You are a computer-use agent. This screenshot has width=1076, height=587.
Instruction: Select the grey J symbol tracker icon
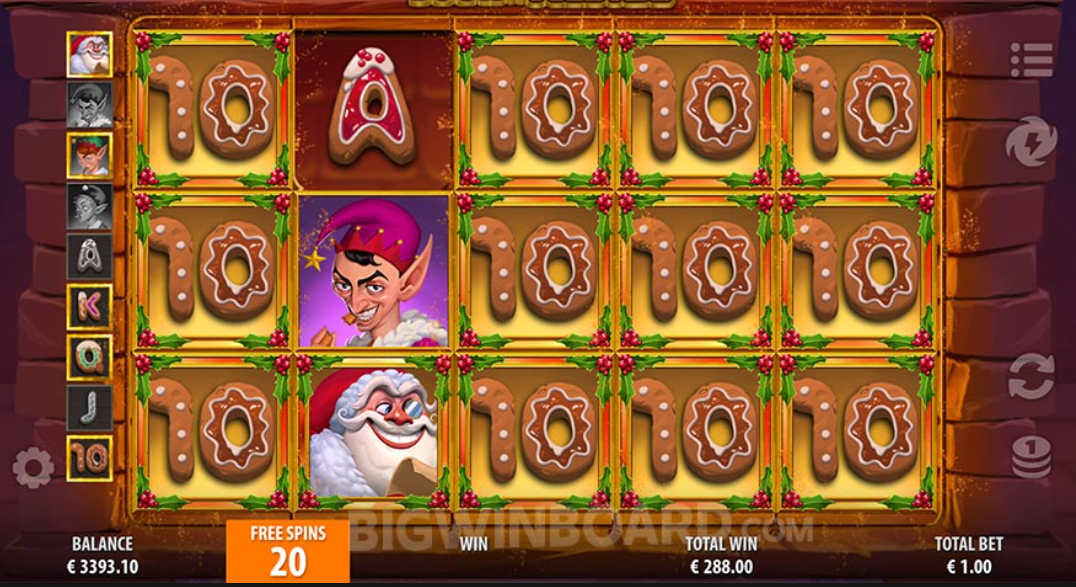pyautogui.click(x=89, y=407)
